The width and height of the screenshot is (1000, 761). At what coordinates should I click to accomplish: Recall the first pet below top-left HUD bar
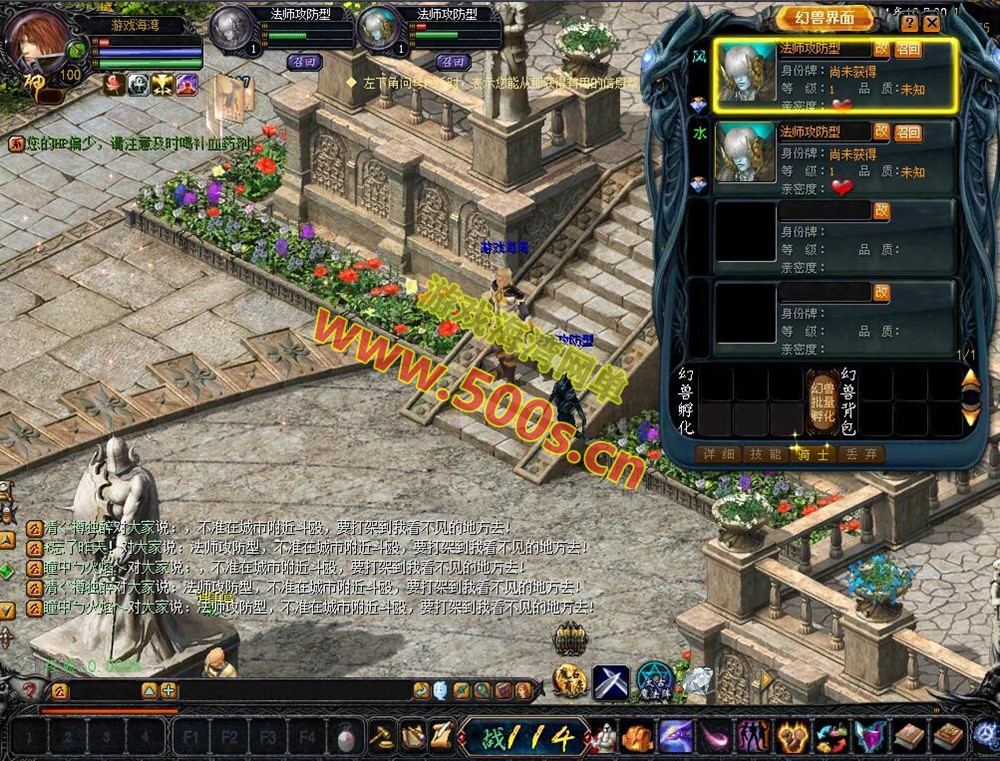click(x=305, y=61)
